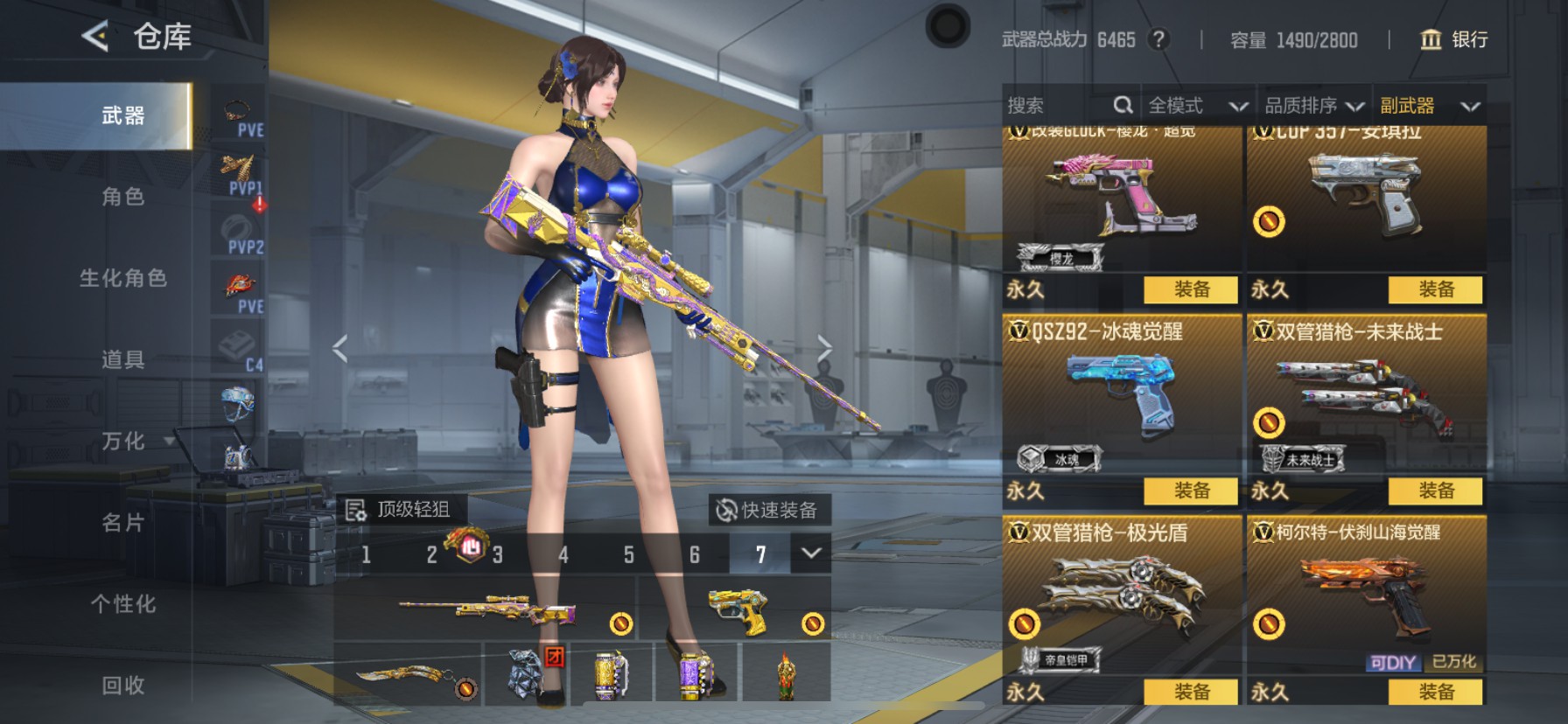1568x724 pixels.
Task: Open the 副武器 category dropdown
Action: [1430, 105]
